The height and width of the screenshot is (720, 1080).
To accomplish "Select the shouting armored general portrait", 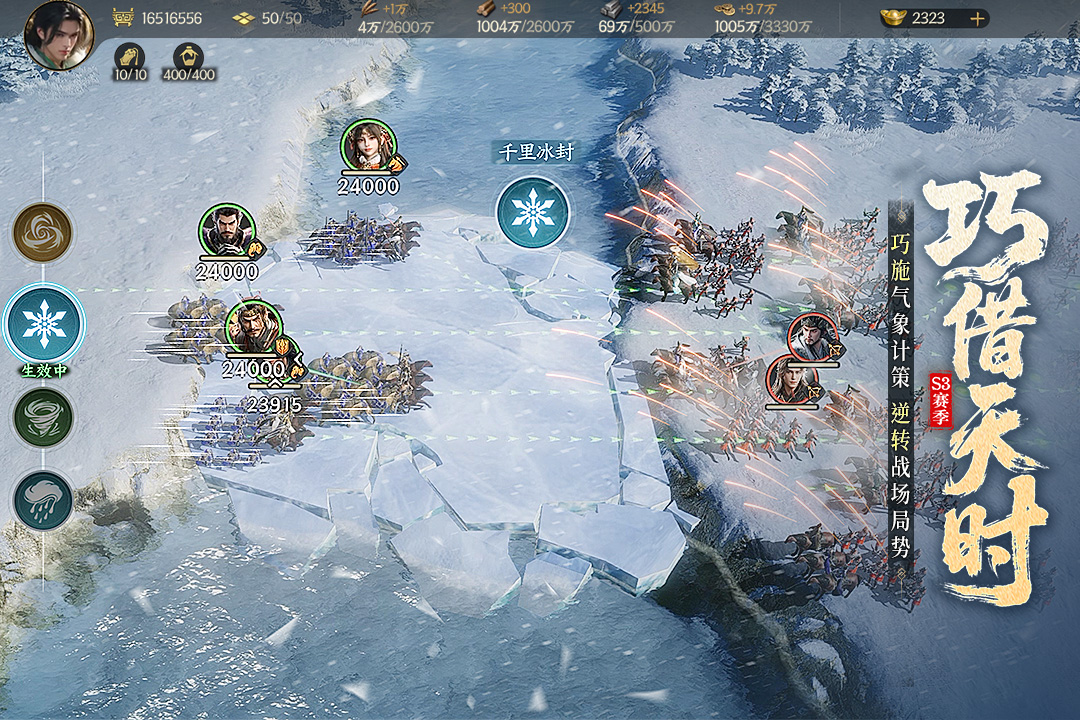I will click(x=253, y=328).
